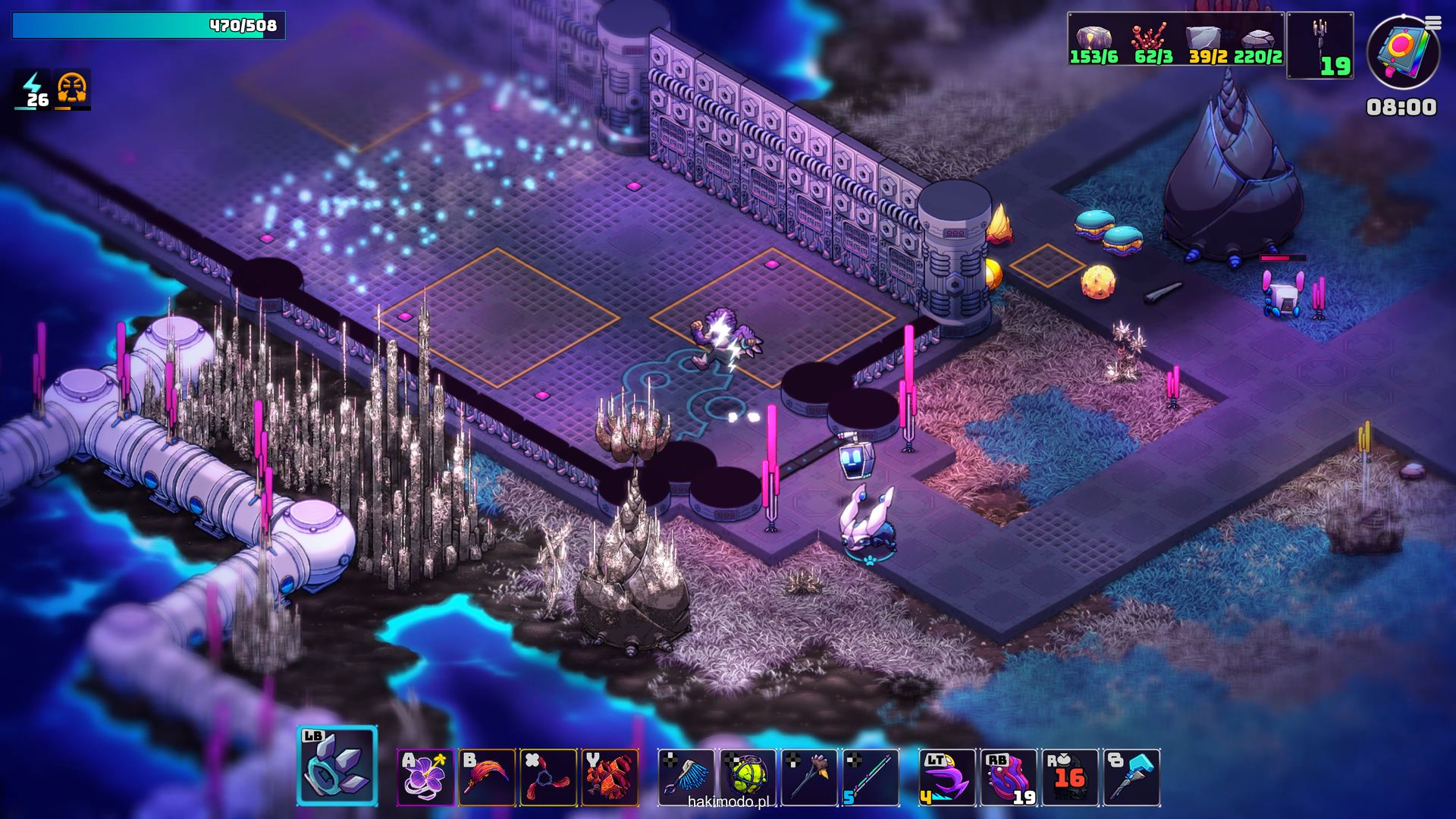Pick the teal fishing rod slot
Image resolution: width=1456 pixels, height=819 pixels.
tap(871, 777)
